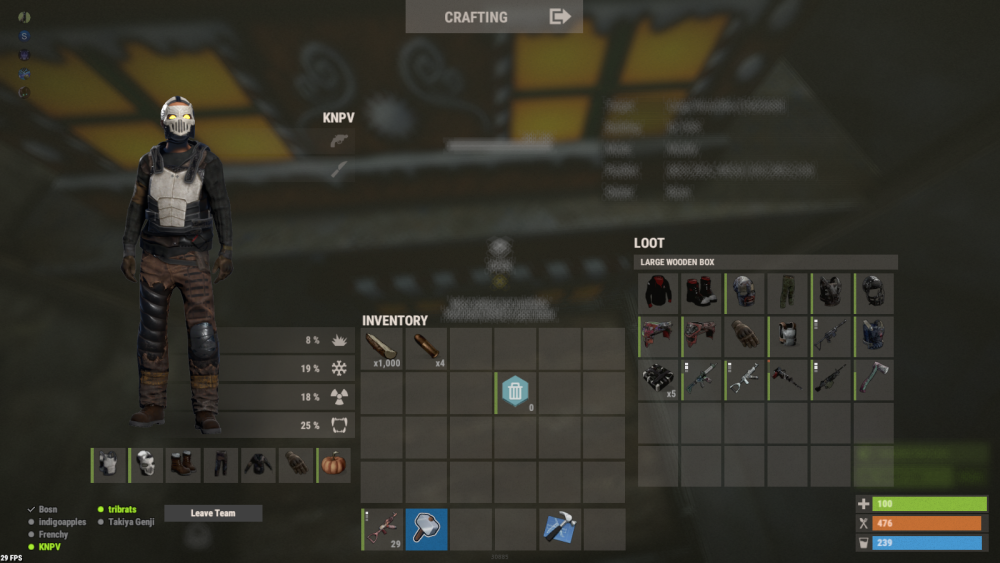The height and width of the screenshot is (563, 1000).
Task: Take the stack of 5 black items
Action: tap(658, 380)
